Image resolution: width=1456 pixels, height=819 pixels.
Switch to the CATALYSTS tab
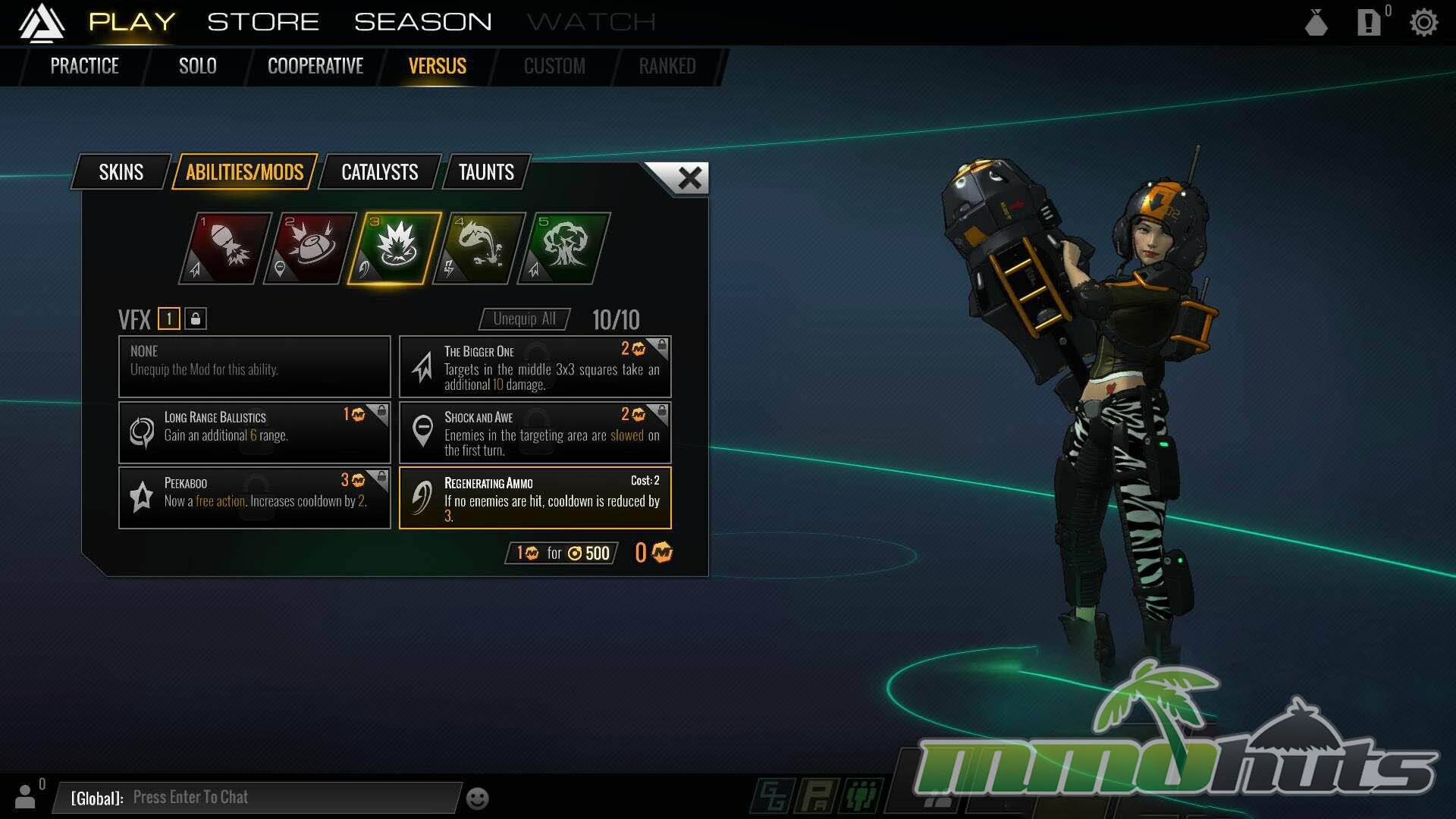point(379,172)
